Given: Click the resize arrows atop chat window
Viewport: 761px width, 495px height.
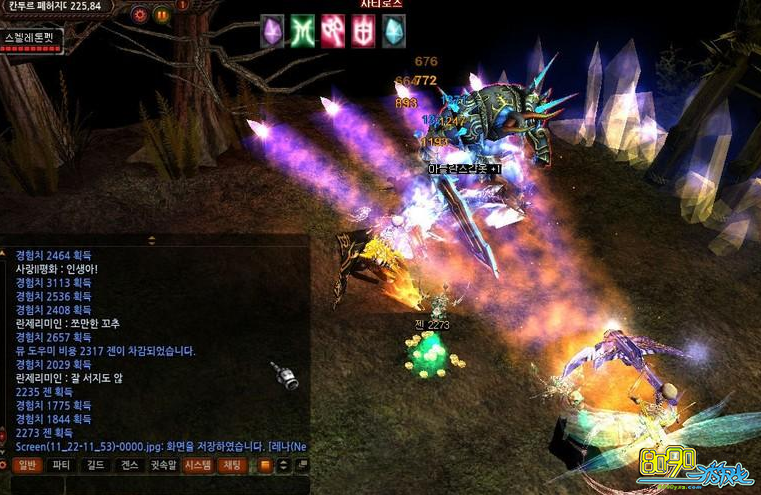Looking at the screenshot, I should 152,240.
